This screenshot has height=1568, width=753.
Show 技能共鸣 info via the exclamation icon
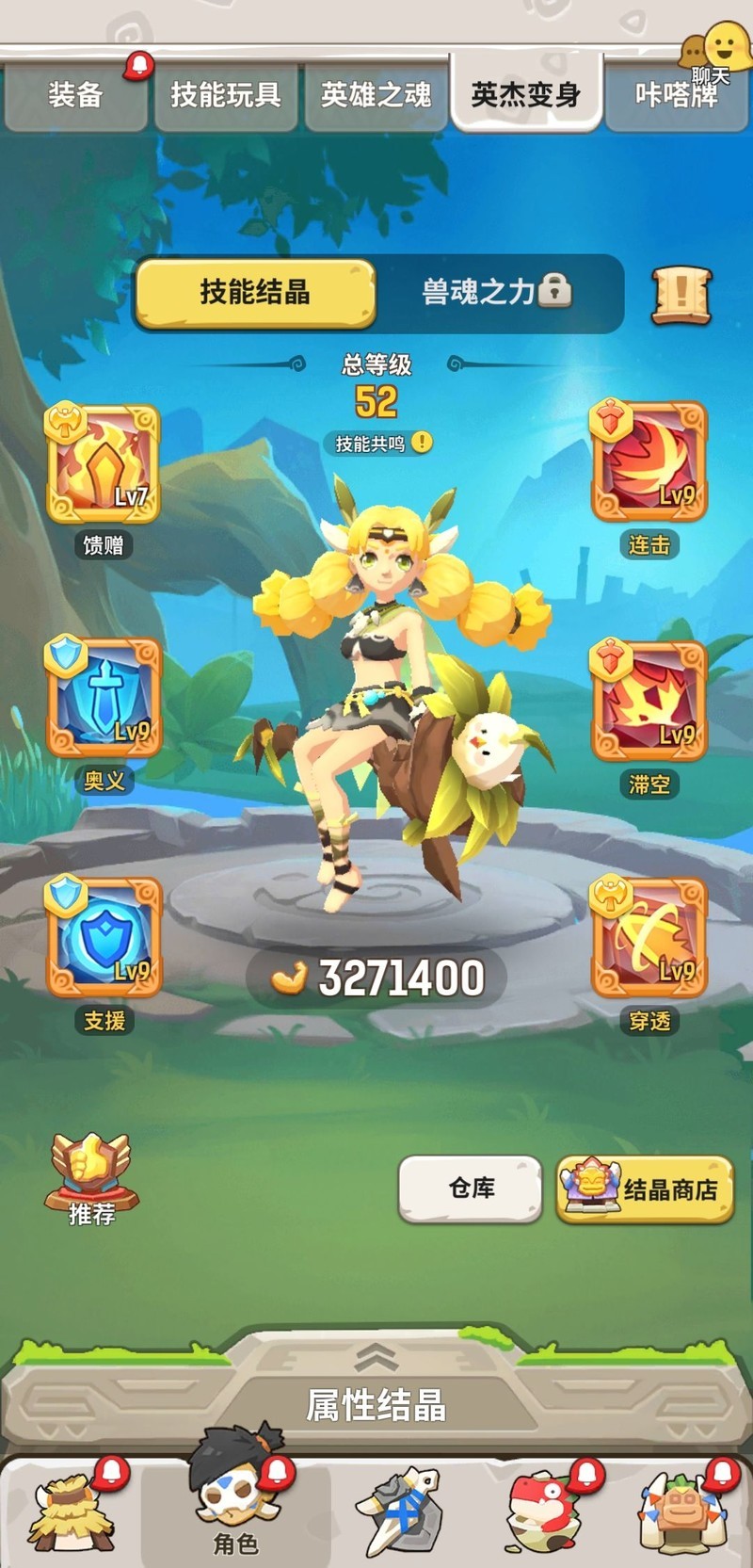(x=422, y=442)
